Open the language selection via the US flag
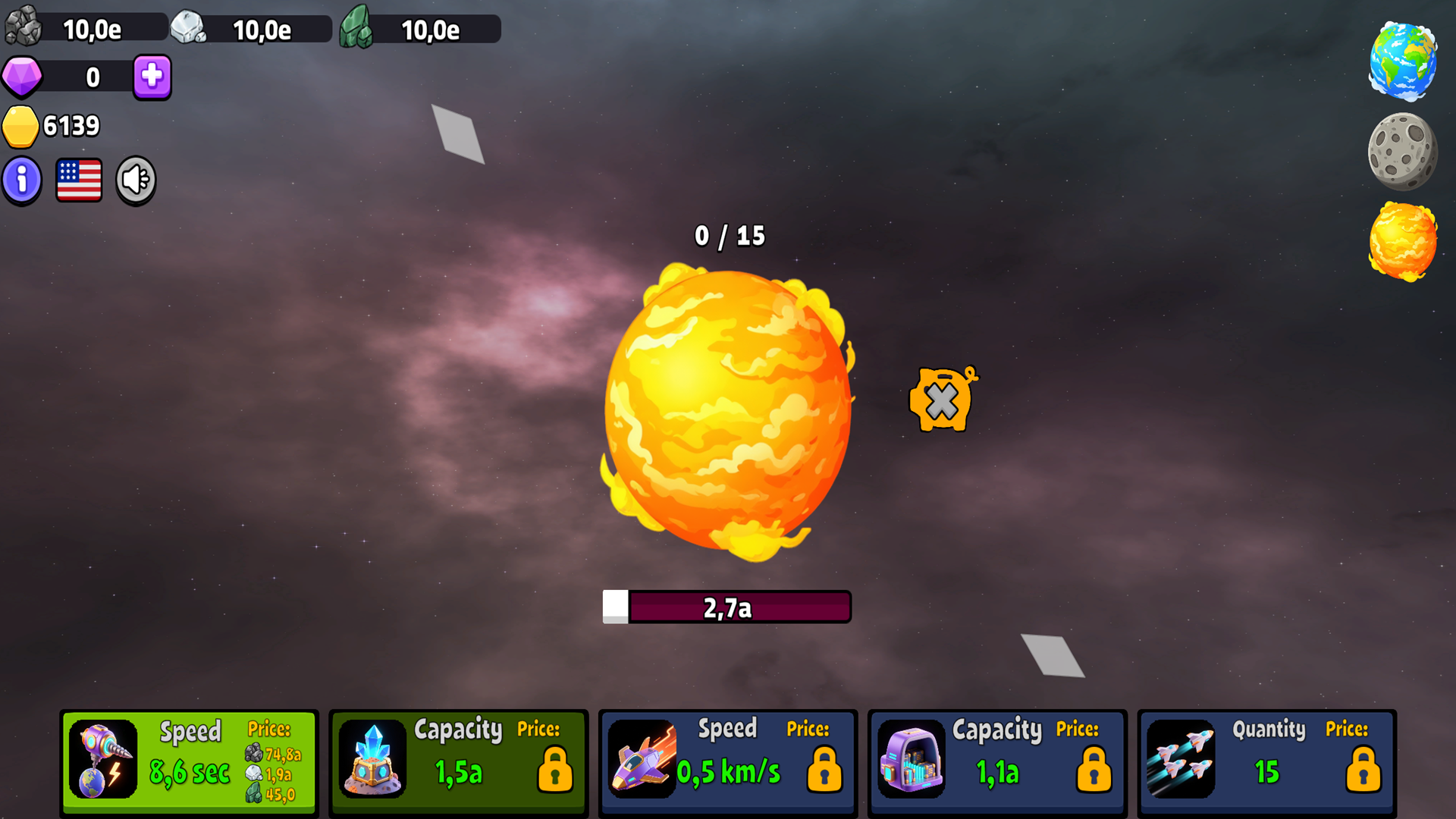The height and width of the screenshot is (819, 1456). [79, 179]
